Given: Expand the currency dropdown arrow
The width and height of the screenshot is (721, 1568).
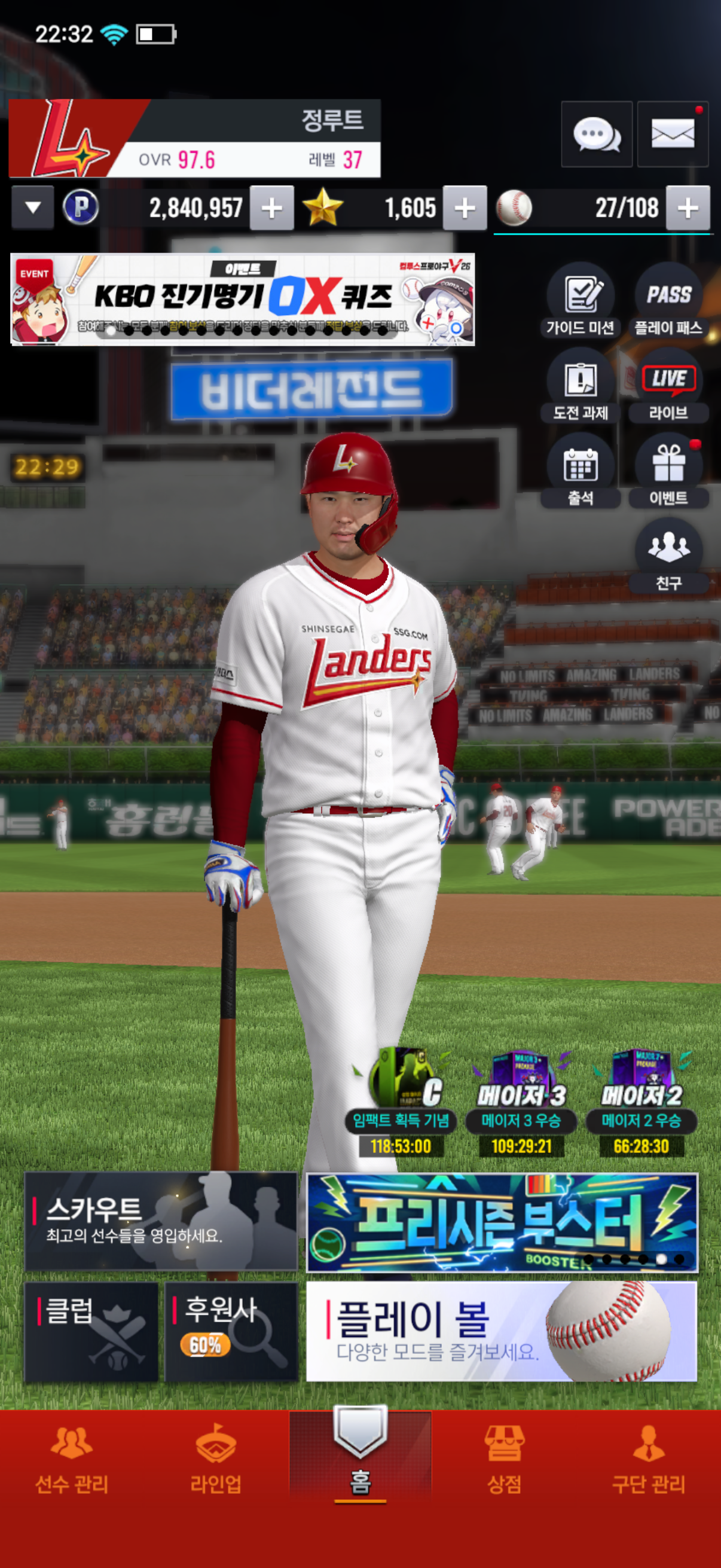Looking at the screenshot, I should click(x=33, y=208).
